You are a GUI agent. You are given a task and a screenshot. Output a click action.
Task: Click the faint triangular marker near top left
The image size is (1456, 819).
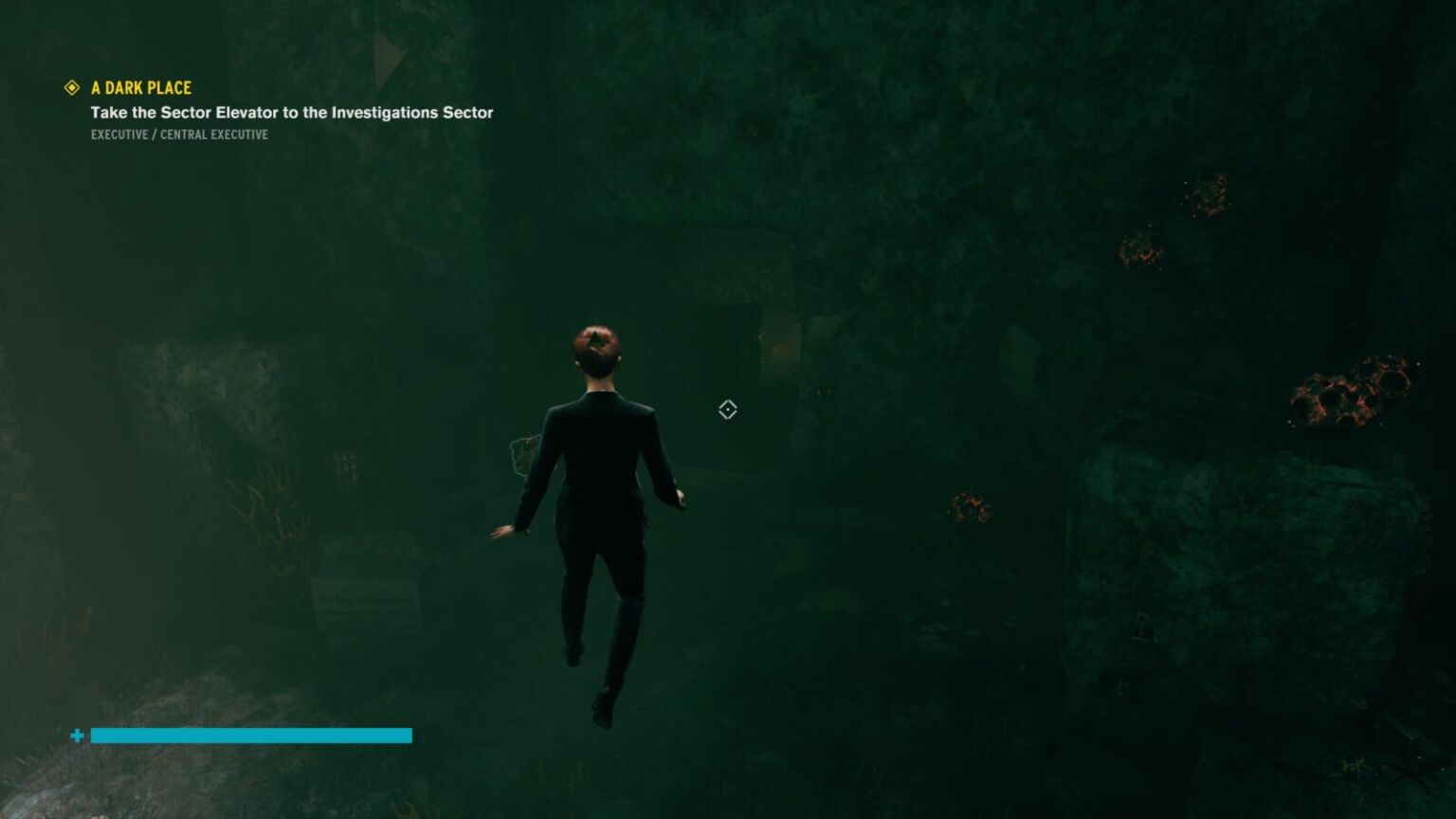(x=385, y=52)
